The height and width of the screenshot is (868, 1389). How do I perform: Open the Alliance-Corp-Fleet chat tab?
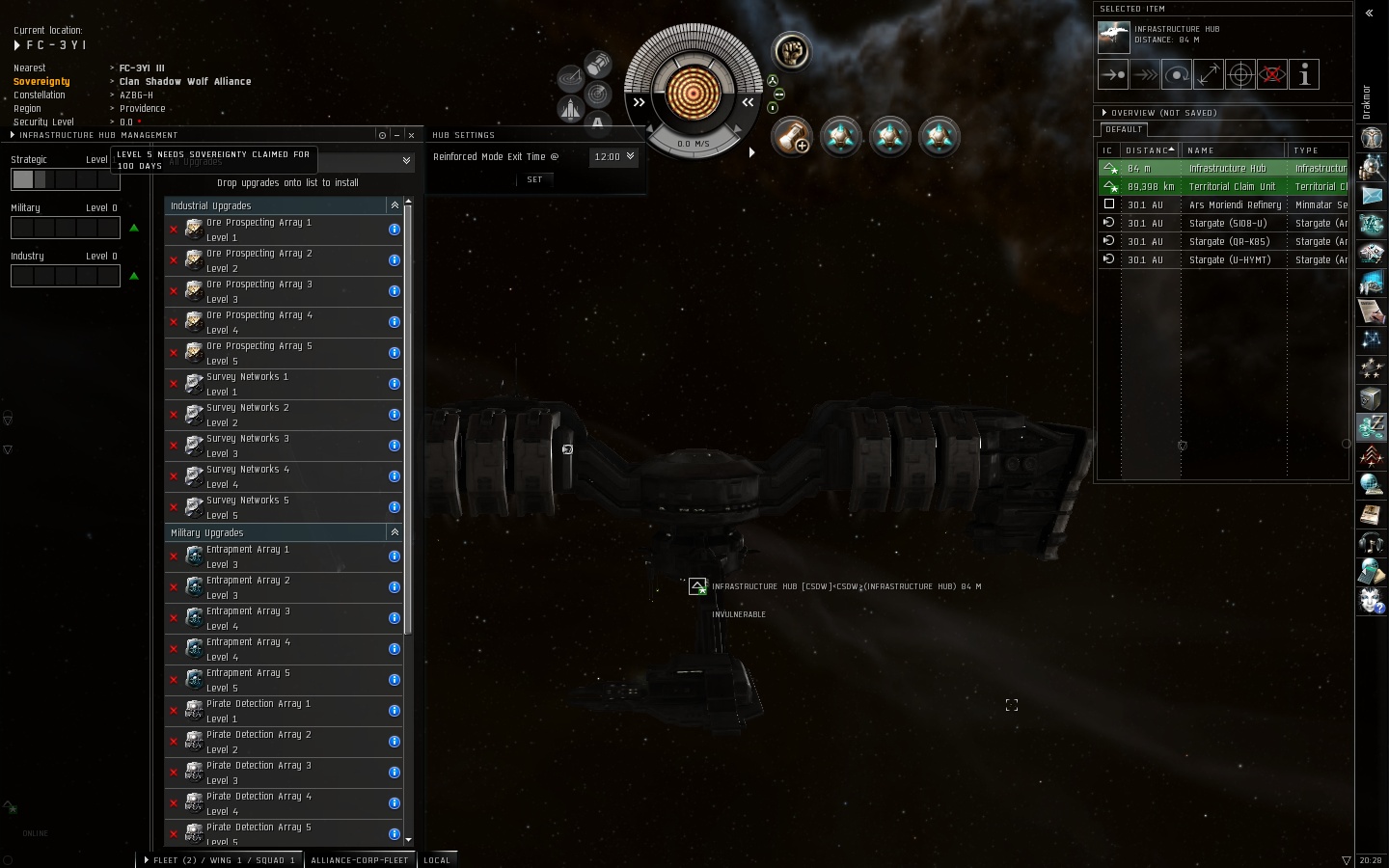(x=360, y=860)
